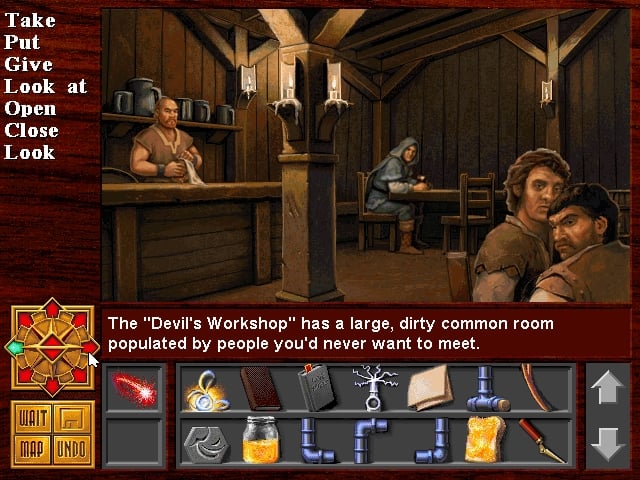This screenshot has width=640, height=480.
Task: Click the UNDO button
Action: click(x=70, y=447)
